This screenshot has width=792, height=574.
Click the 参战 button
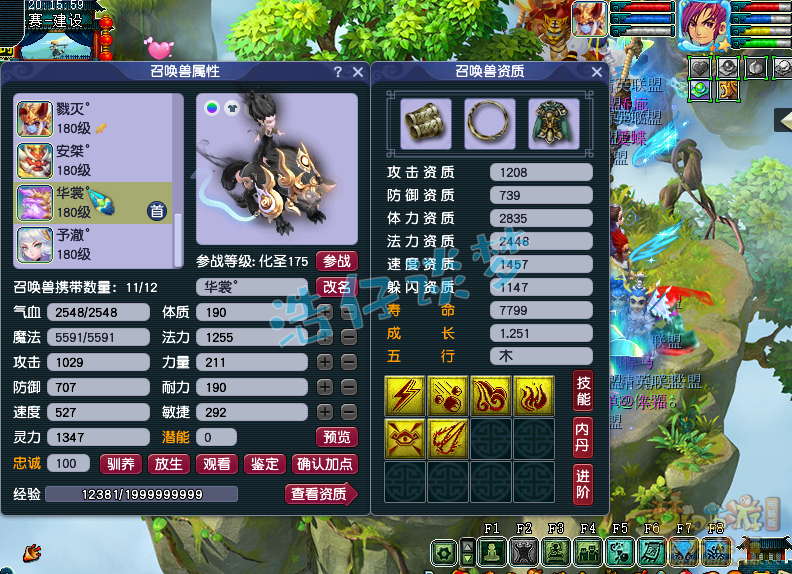coord(337,261)
